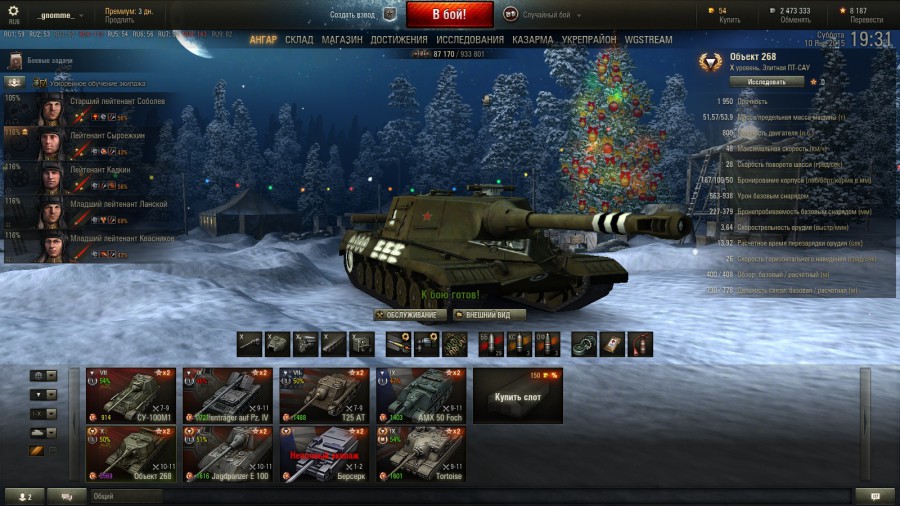Switch to the Укрепрайон tab

pyautogui.click(x=589, y=40)
